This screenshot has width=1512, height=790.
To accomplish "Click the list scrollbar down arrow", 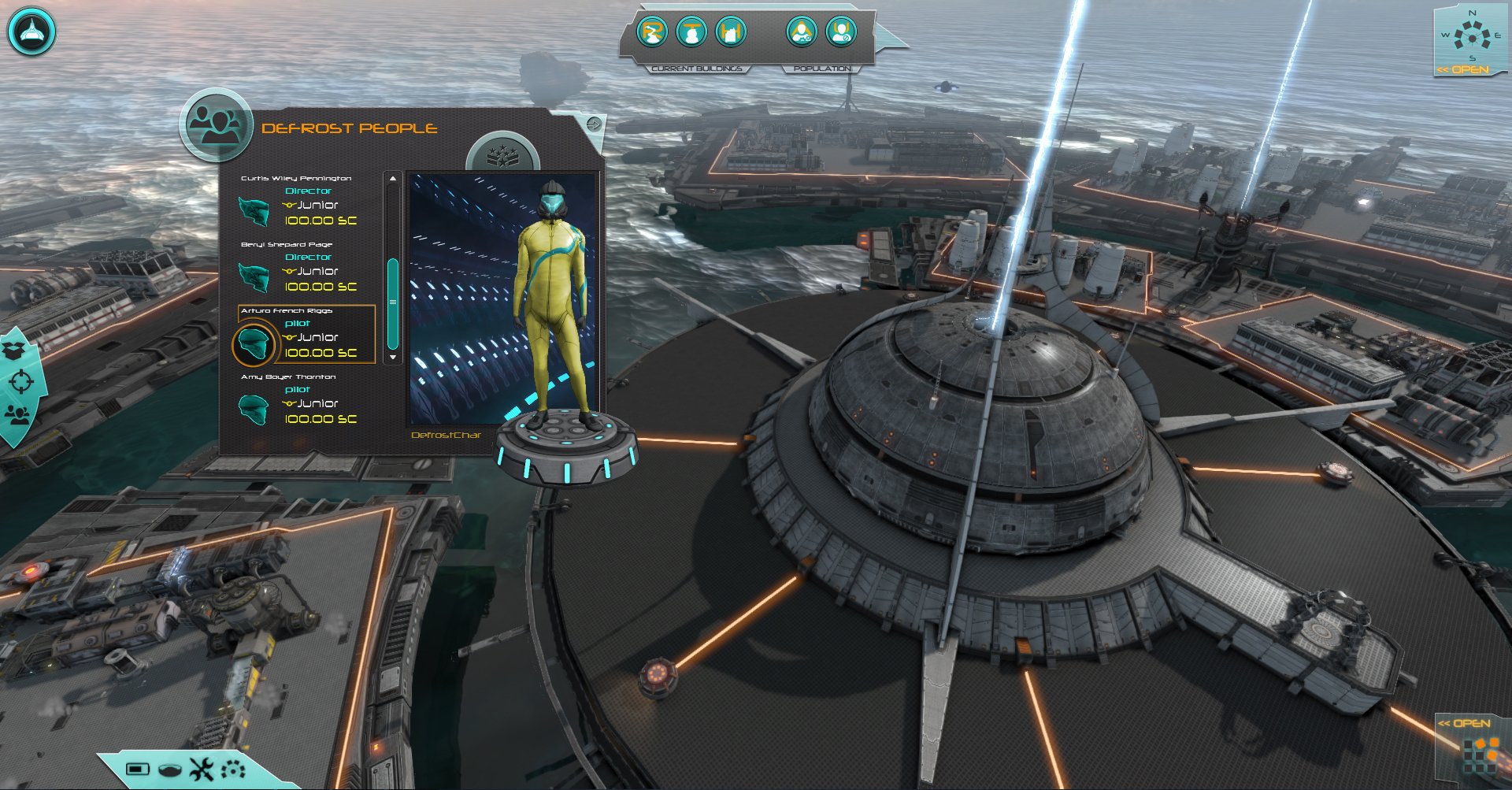I will pos(393,357).
